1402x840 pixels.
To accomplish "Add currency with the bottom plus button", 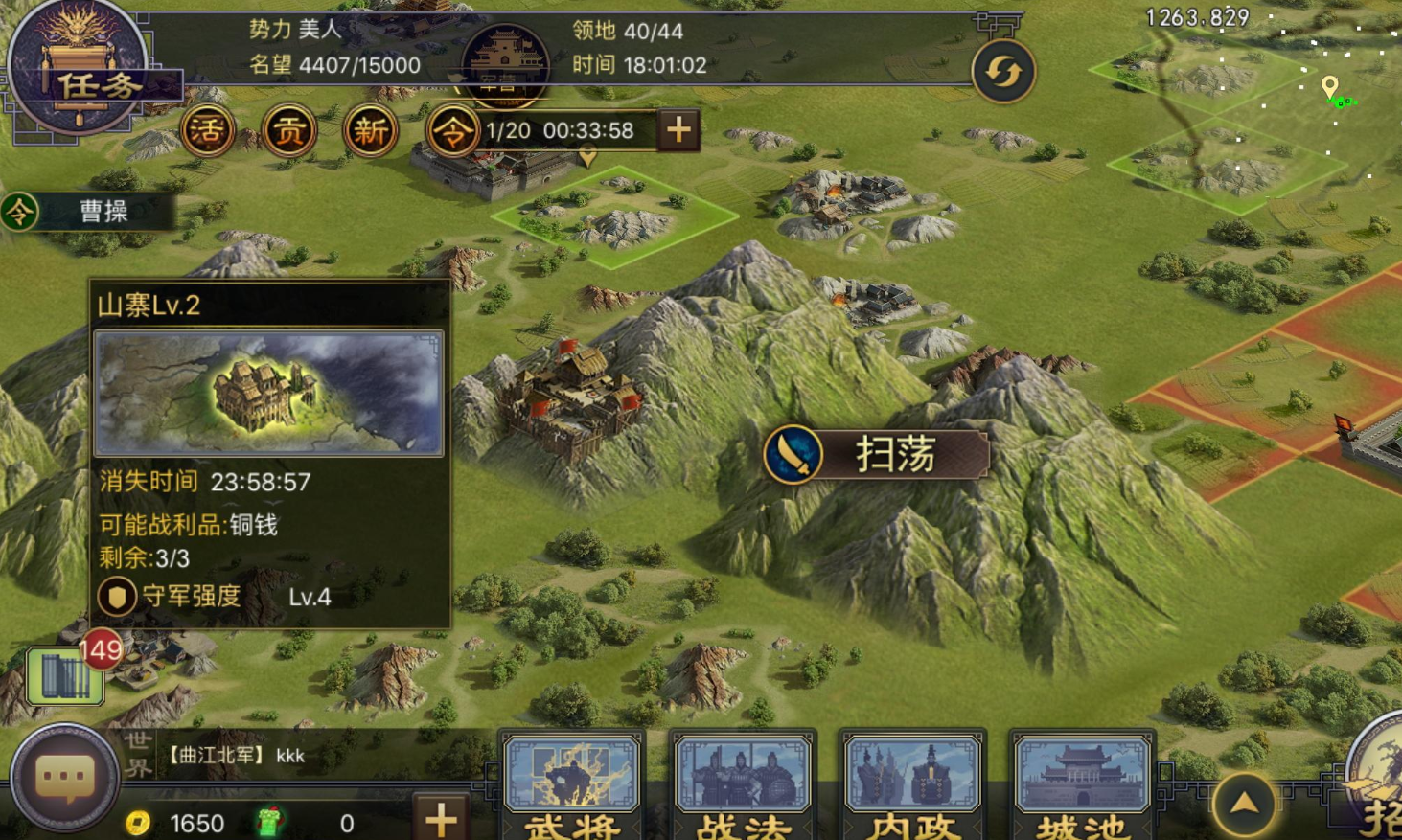I will click(x=441, y=819).
